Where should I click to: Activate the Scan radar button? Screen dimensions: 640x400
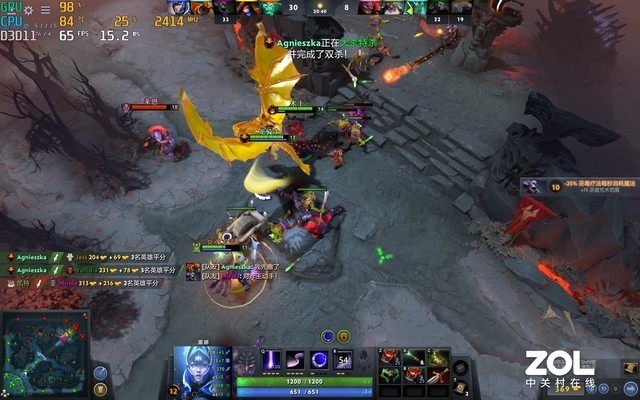[x=101, y=372]
